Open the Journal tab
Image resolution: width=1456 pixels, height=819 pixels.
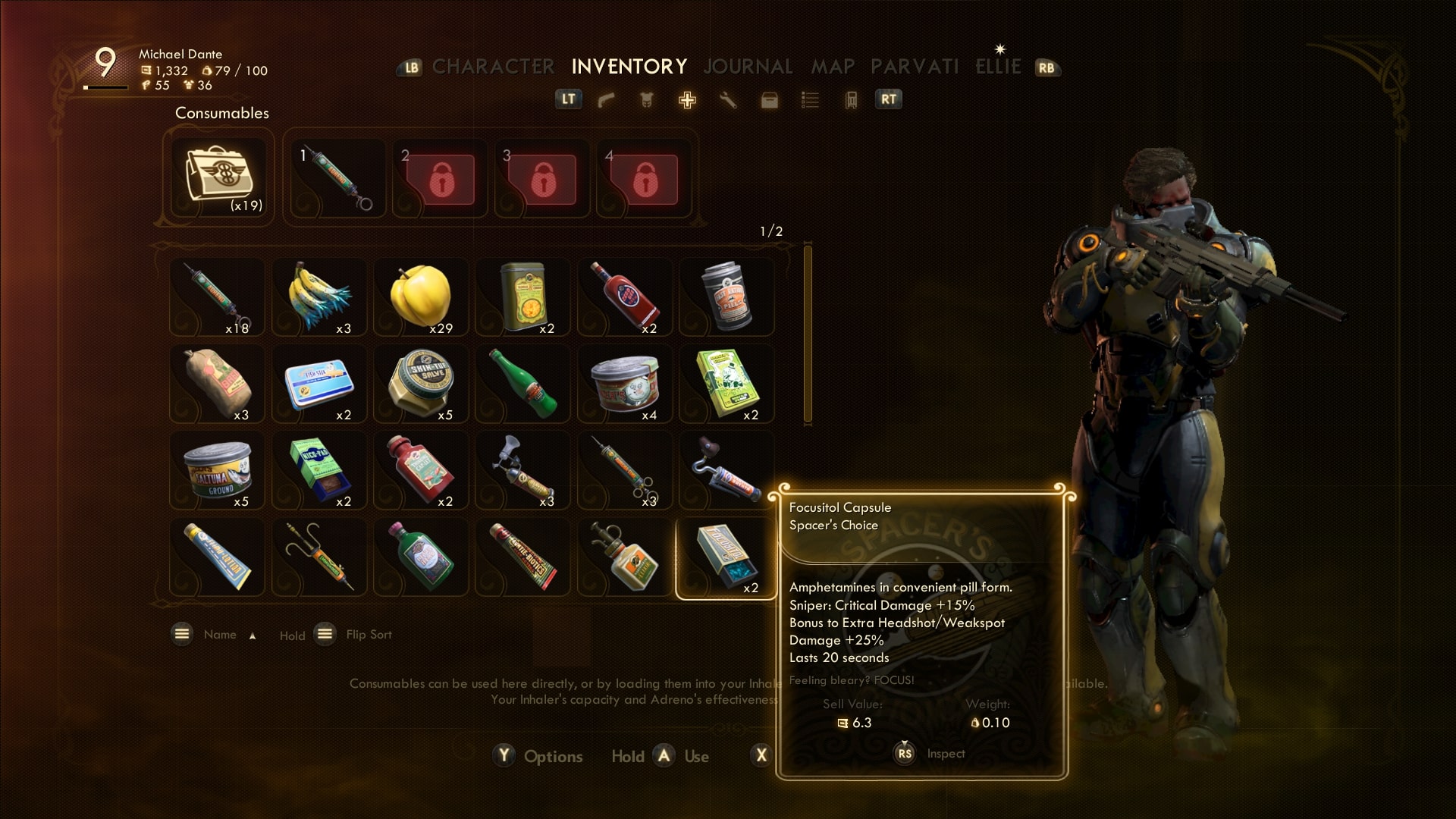[x=748, y=67]
